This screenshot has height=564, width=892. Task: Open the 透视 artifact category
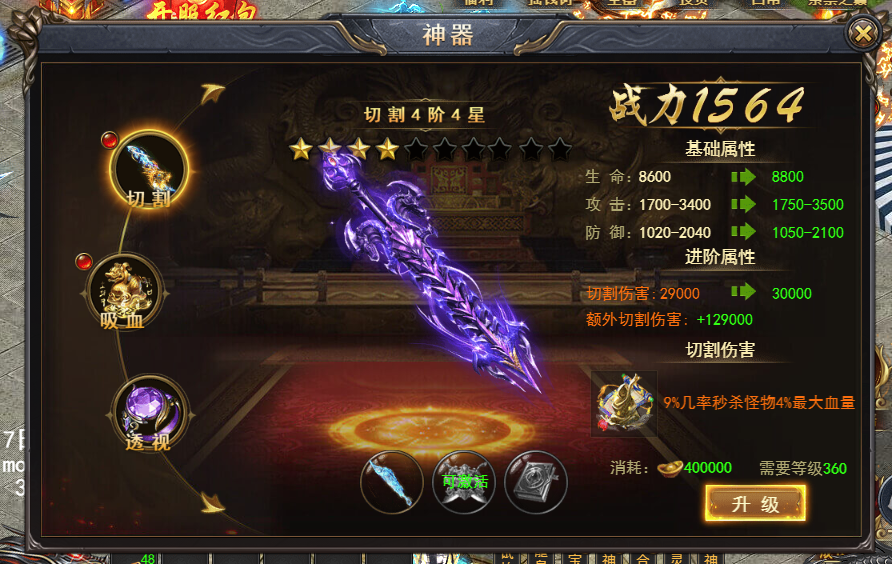pos(150,410)
